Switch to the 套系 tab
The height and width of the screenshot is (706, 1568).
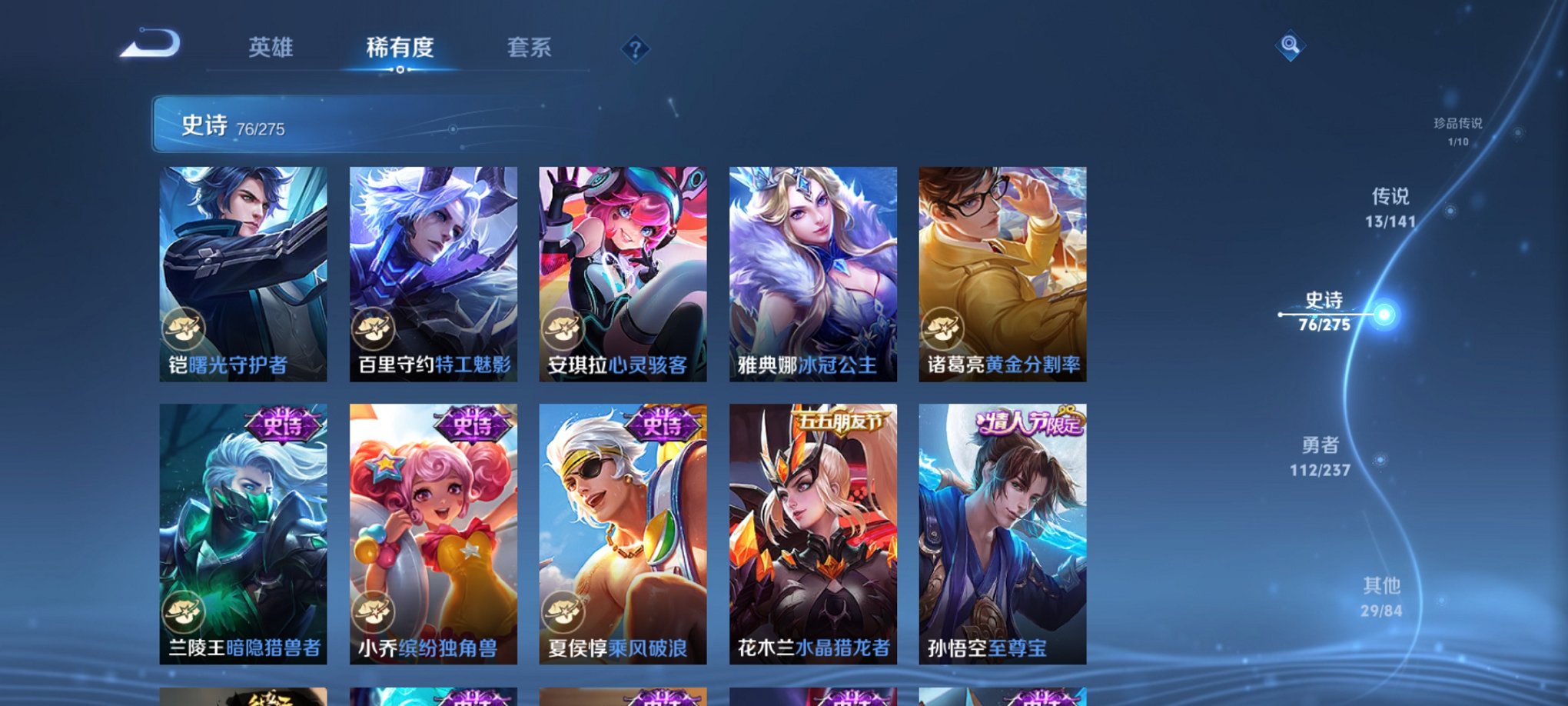529,48
